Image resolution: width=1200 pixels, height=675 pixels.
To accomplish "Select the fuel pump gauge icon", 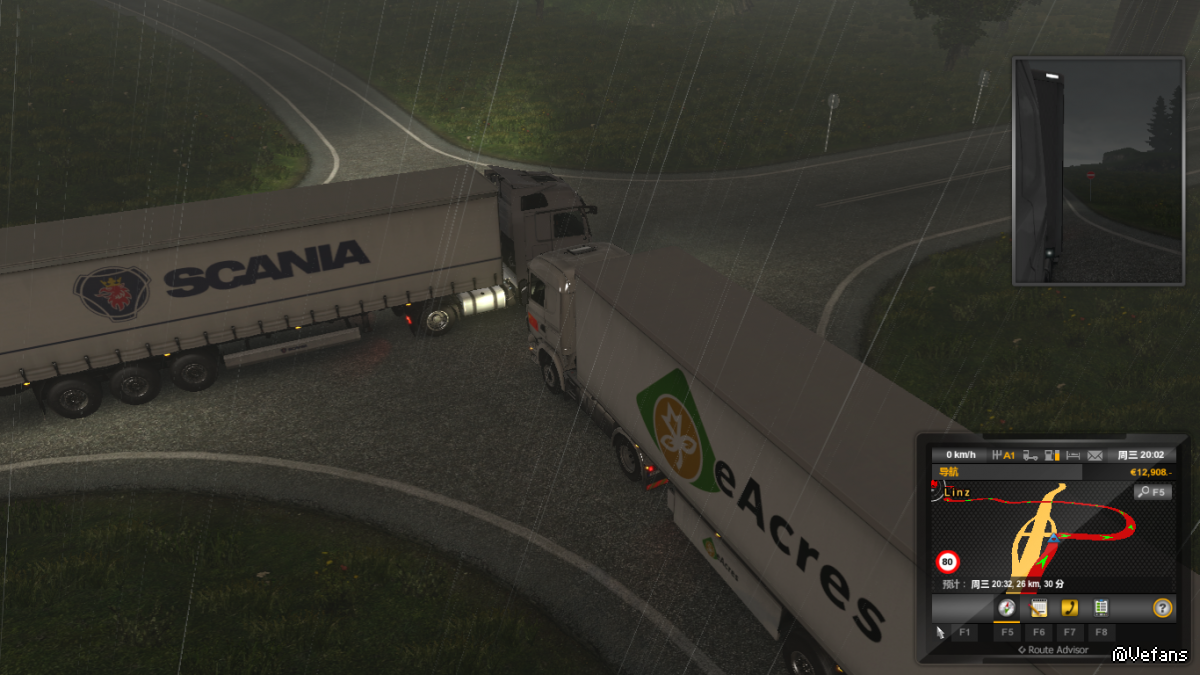I will click(x=1051, y=455).
